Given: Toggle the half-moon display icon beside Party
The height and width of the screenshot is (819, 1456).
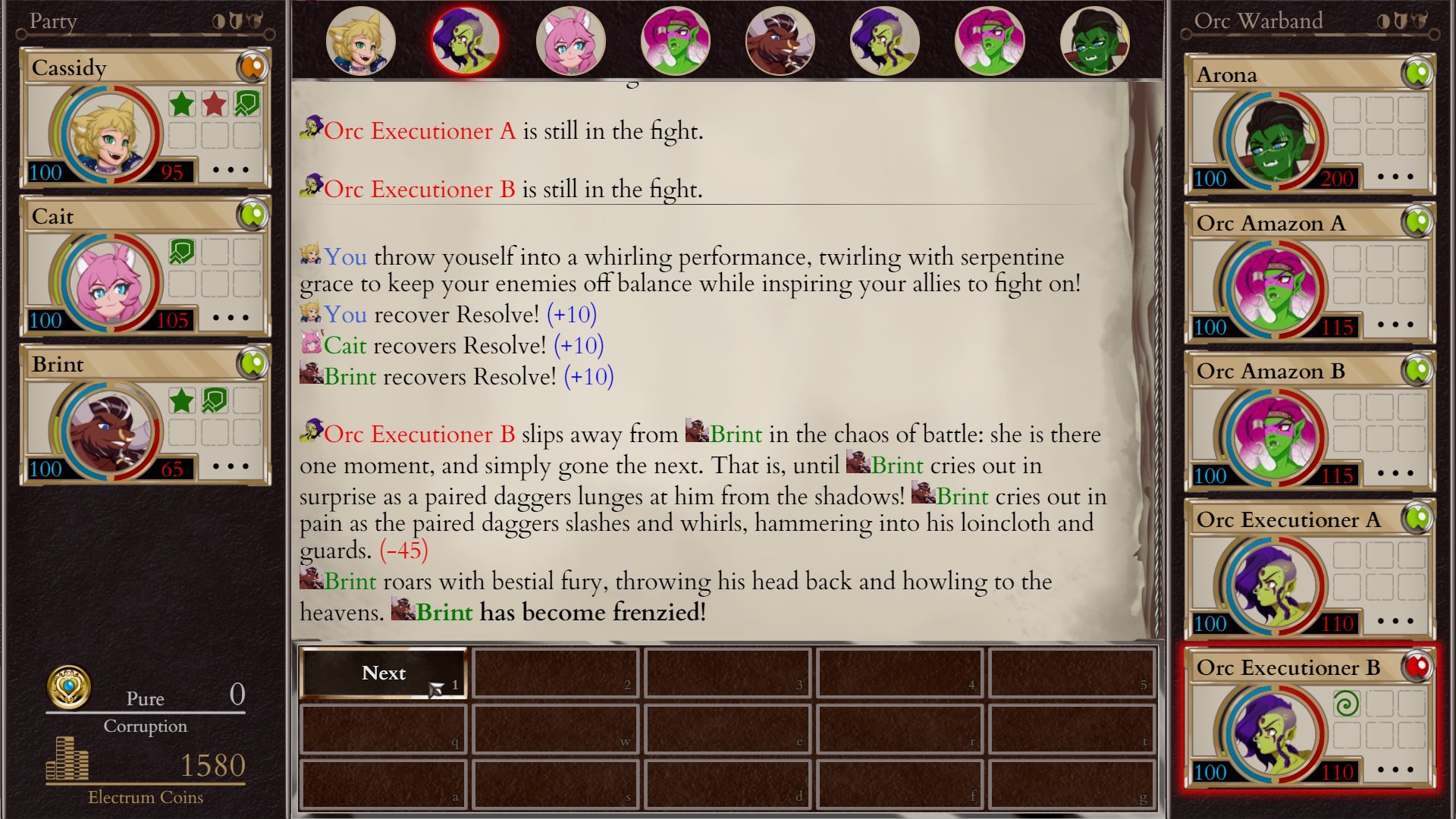Looking at the screenshot, I should pyautogui.click(x=219, y=21).
